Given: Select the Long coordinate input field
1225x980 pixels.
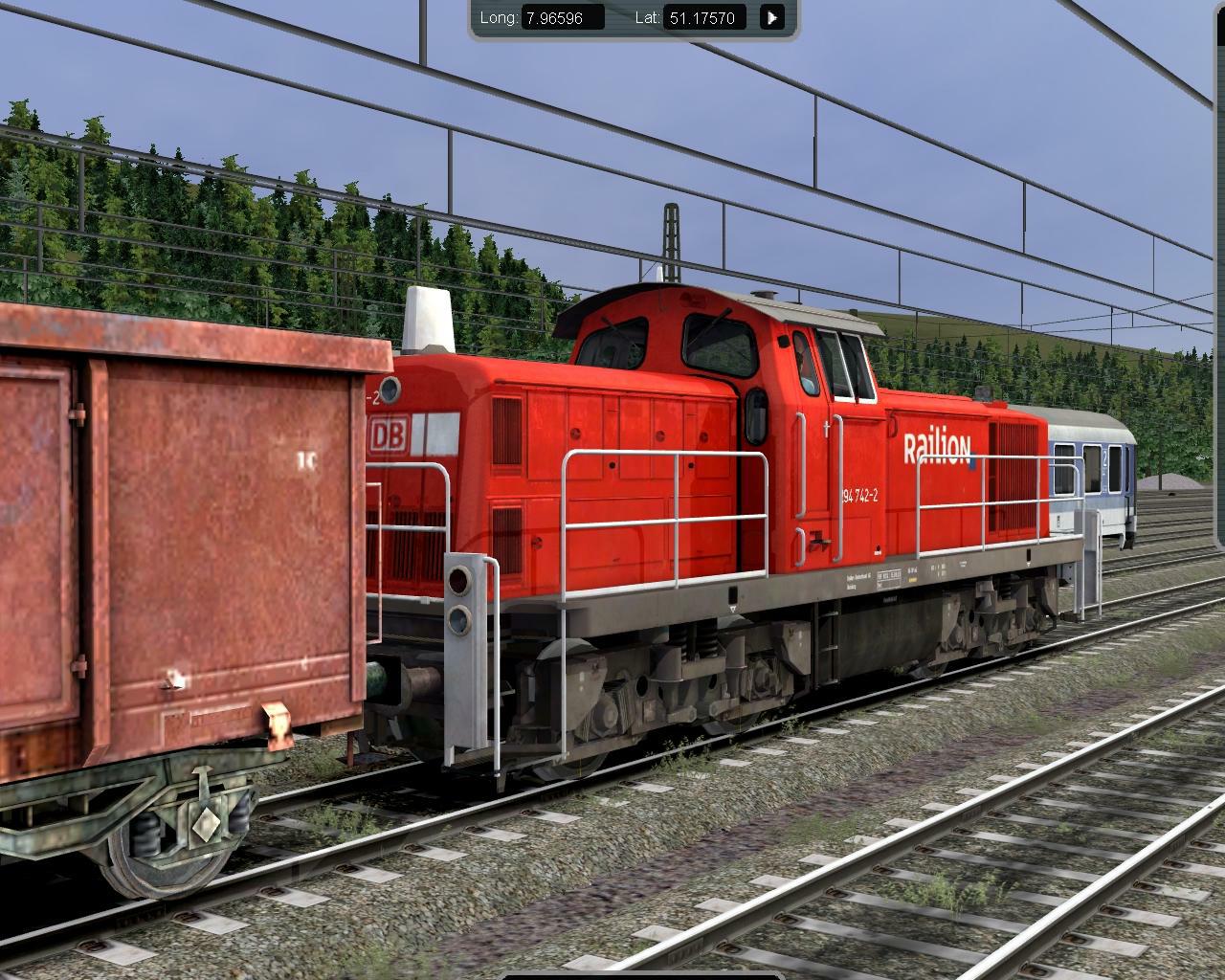Looking at the screenshot, I should tap(564, 16).
